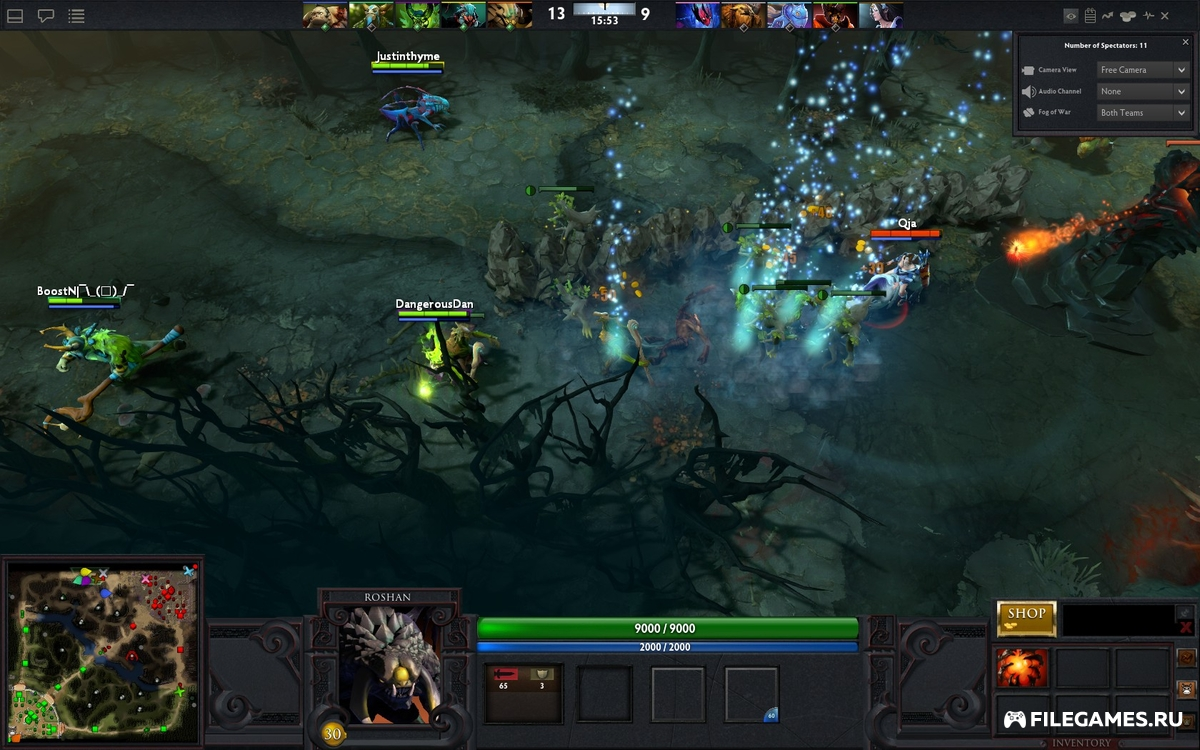
Task: Open the list icon in top-left bar
Action: pos(76,16)
